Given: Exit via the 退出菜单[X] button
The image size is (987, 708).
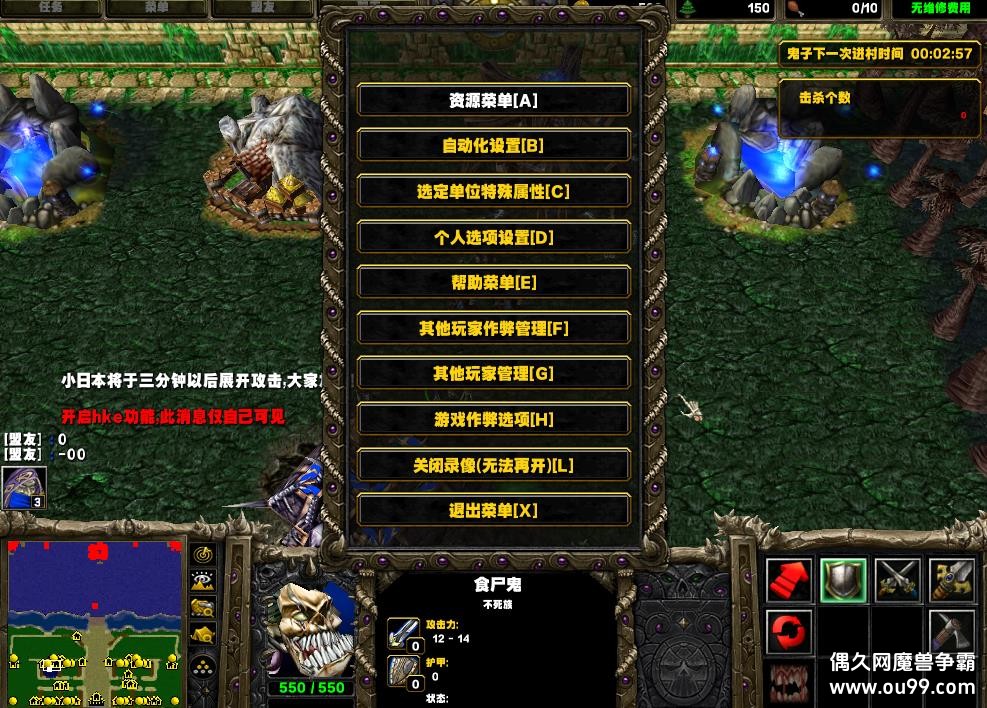Looking at the screenshot, I should tap(493, 511).
